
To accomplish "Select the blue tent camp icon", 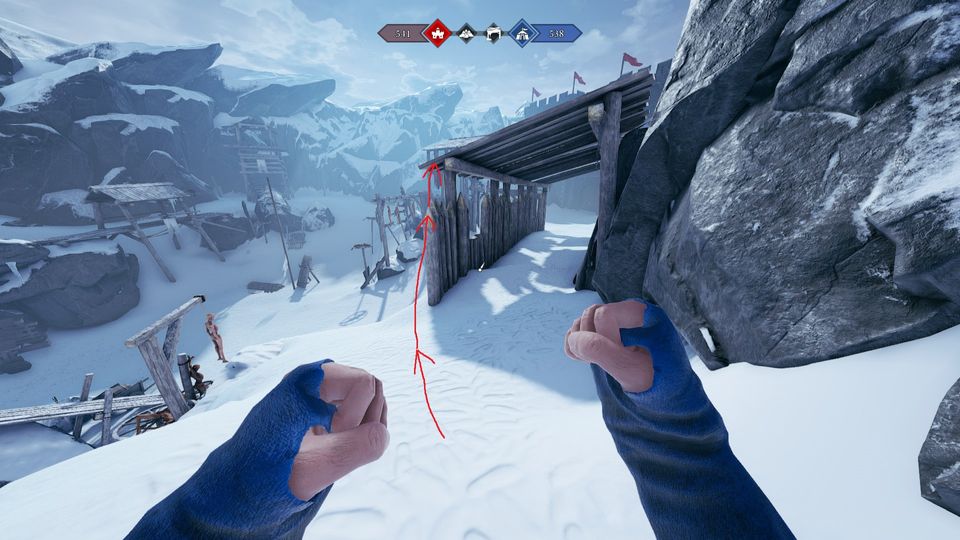I will click(522, 33).
